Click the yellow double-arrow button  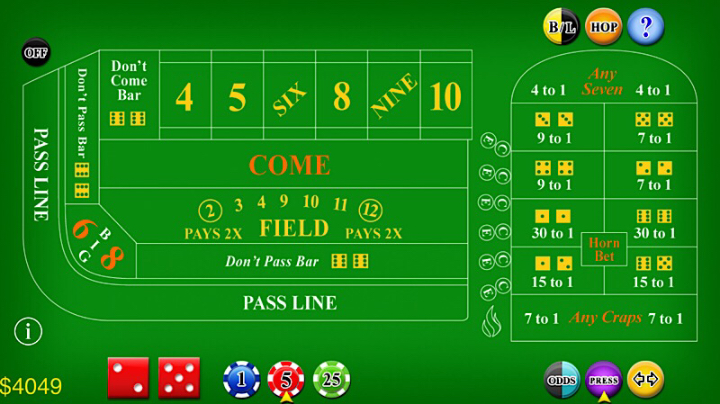click(646, 380)
